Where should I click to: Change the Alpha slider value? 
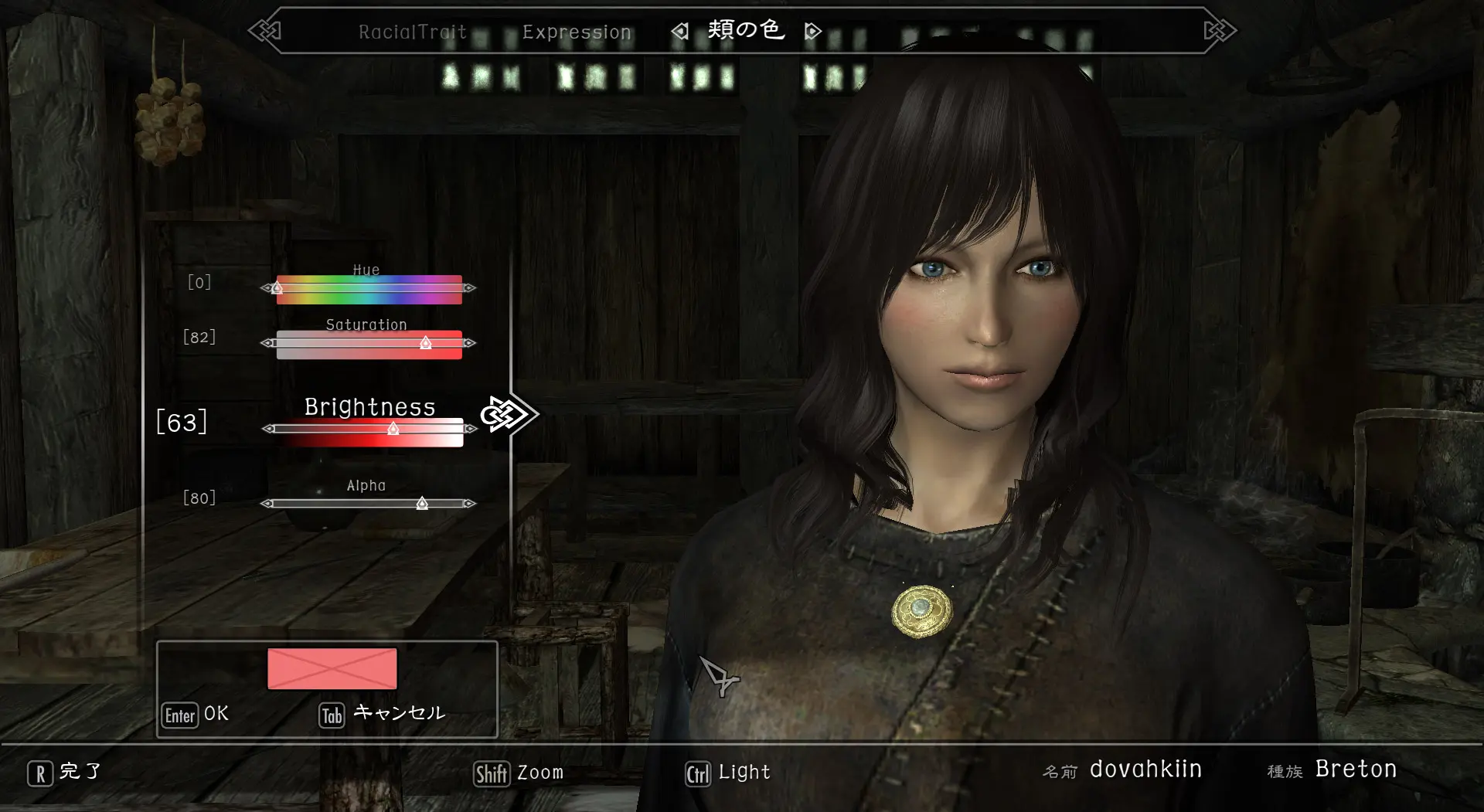click(x=369, y=504)
